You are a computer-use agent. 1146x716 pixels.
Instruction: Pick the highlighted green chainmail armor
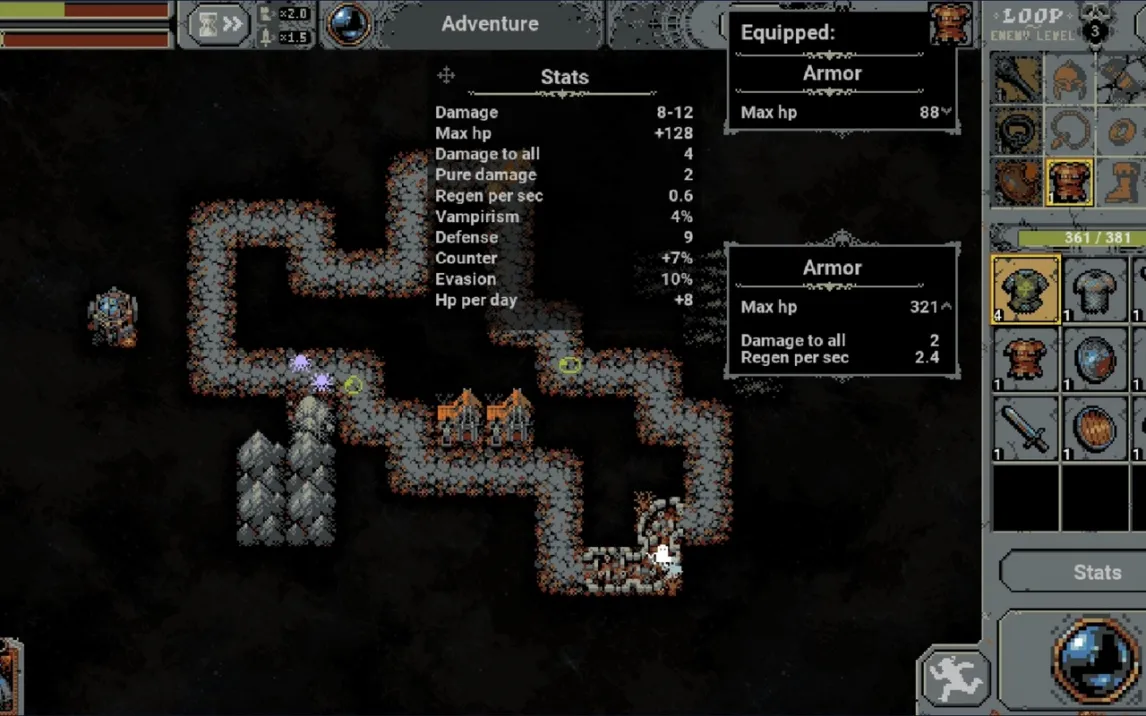coord(1026,290)
